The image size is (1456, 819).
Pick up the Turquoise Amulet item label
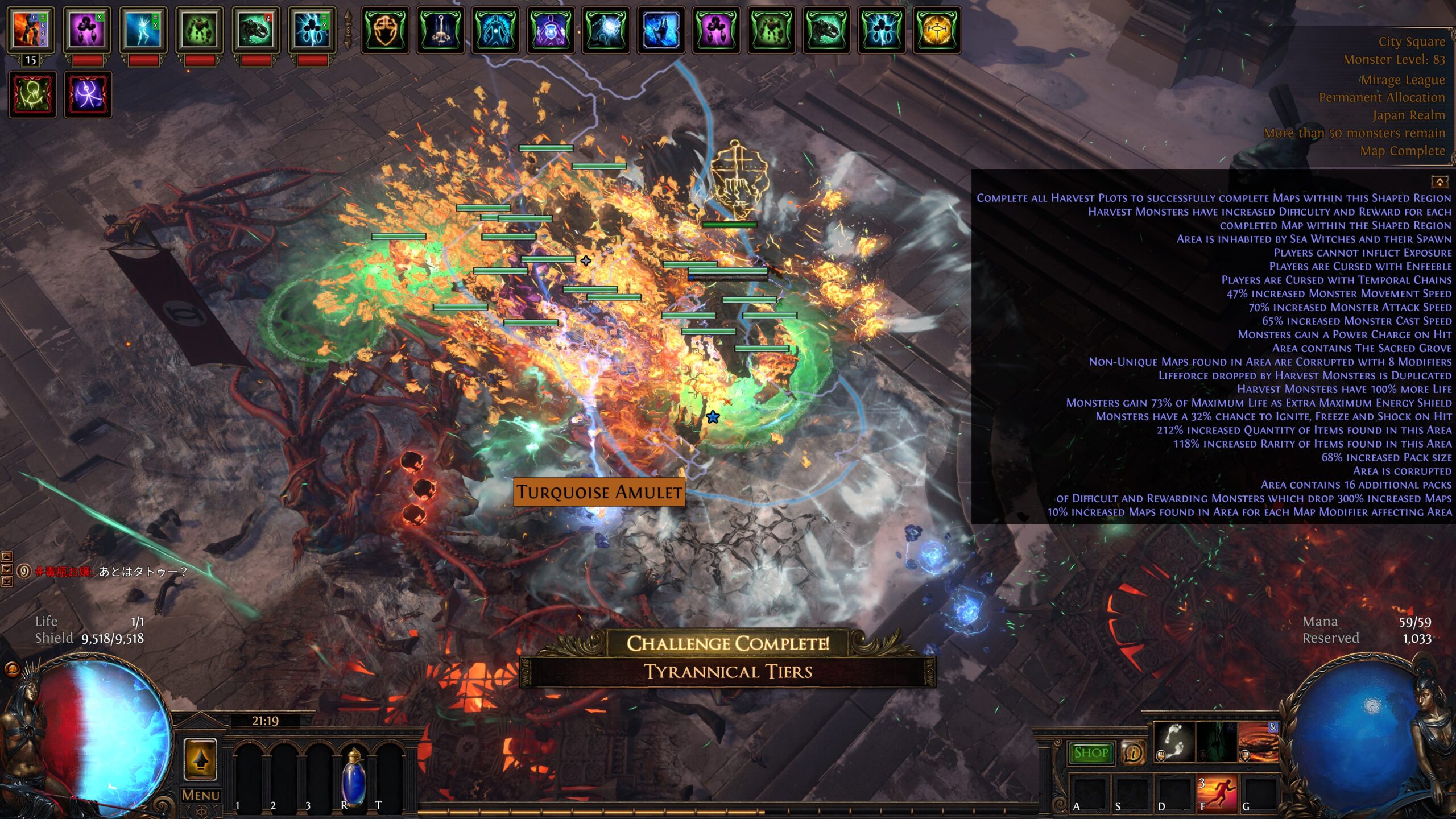[x=599, y=492]
